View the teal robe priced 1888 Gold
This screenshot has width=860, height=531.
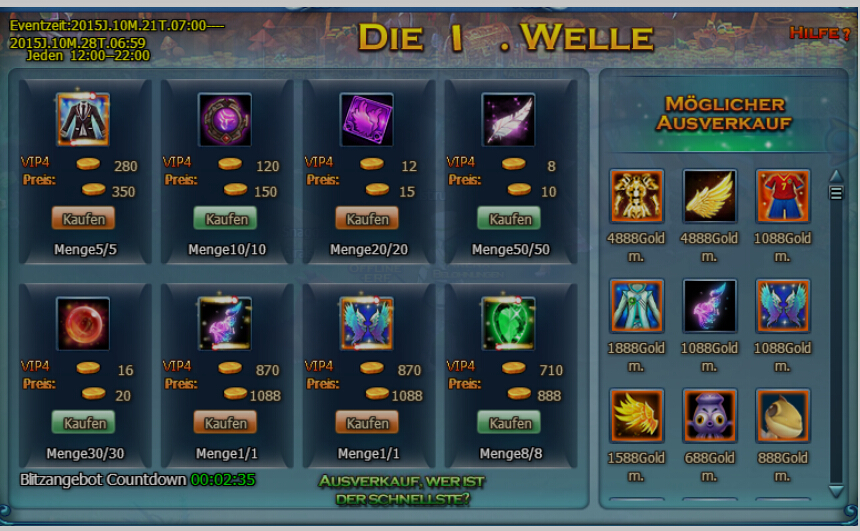pyautogui.click(x=637, y=306)
